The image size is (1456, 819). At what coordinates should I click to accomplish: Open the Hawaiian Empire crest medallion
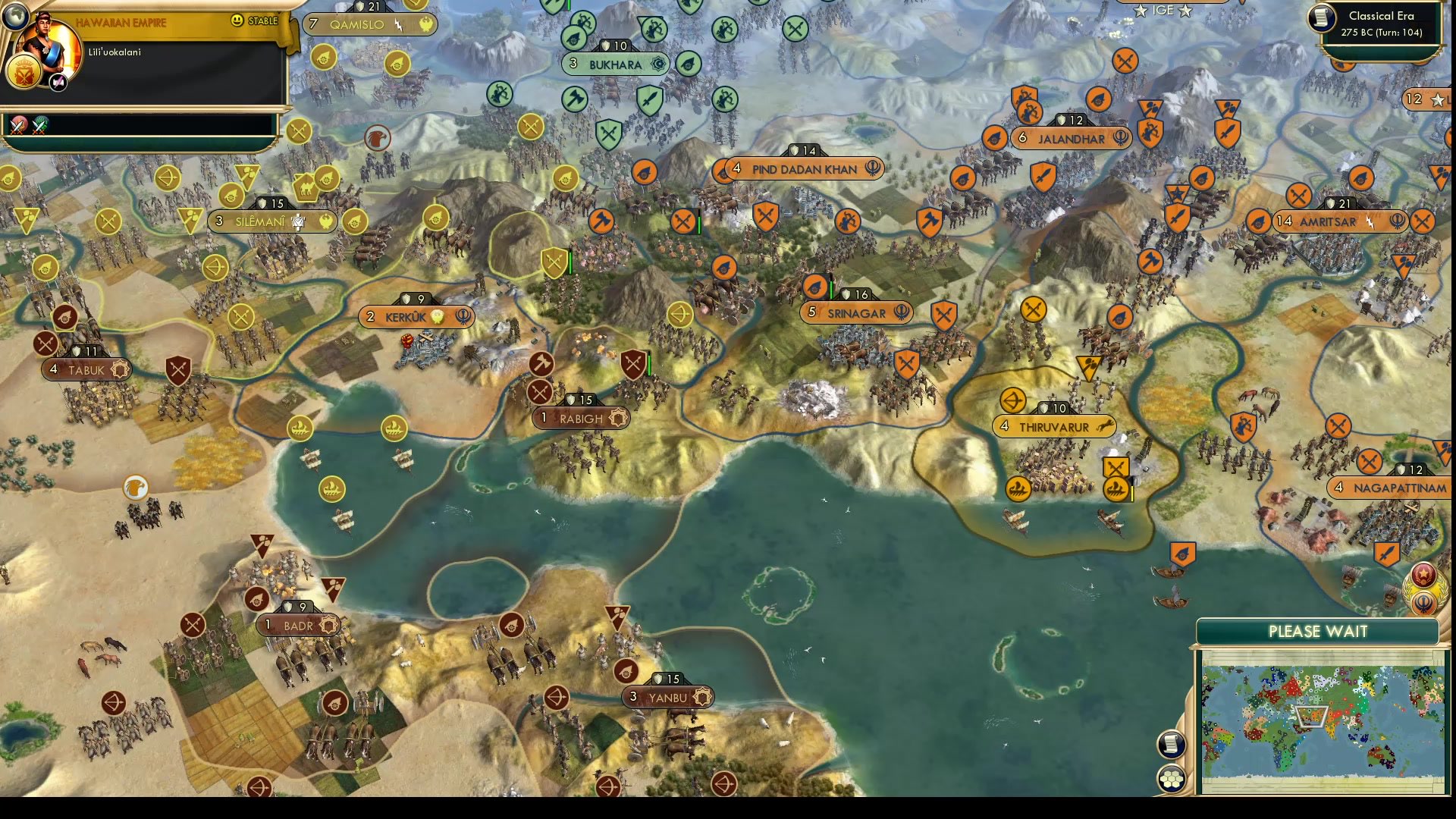click(24, 73)
